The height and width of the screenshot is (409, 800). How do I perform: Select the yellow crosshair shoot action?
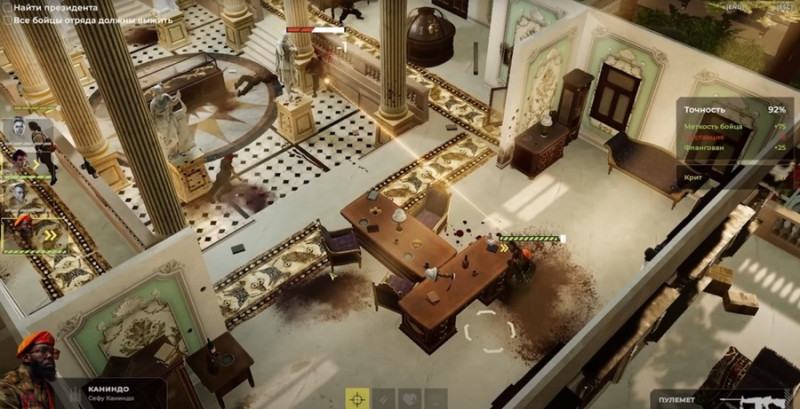pyautogui.click(x=357, y=398)
